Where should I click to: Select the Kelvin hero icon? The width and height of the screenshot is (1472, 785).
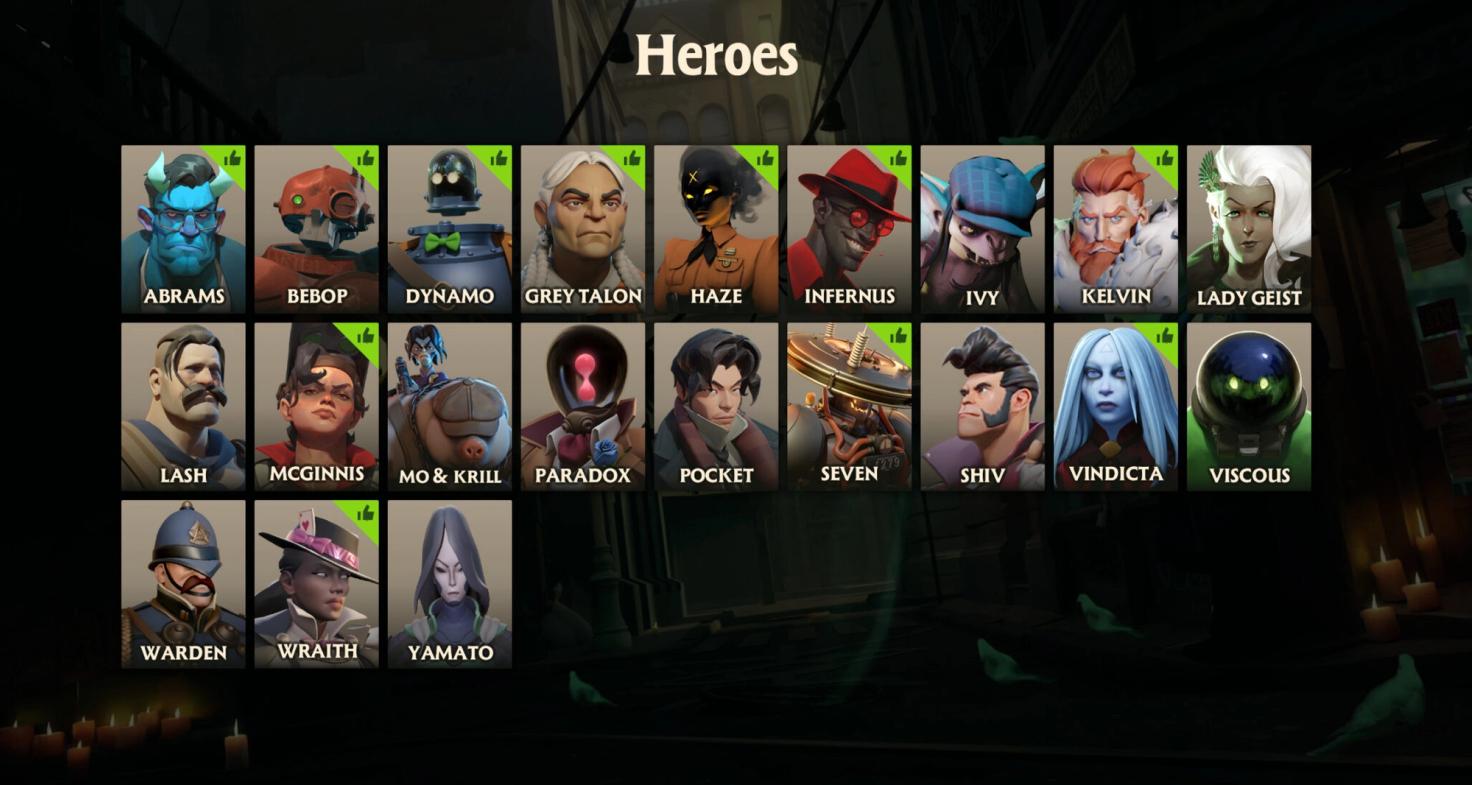click(1115, 225)
